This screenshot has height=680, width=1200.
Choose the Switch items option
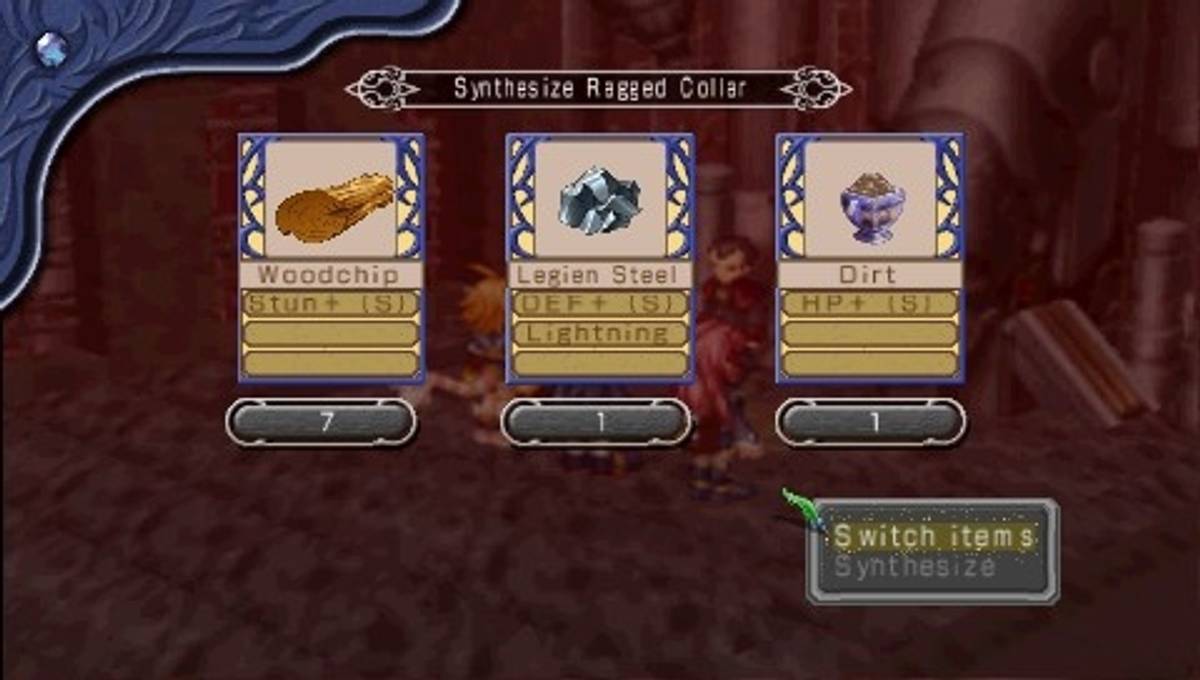(x=933, y=537)
